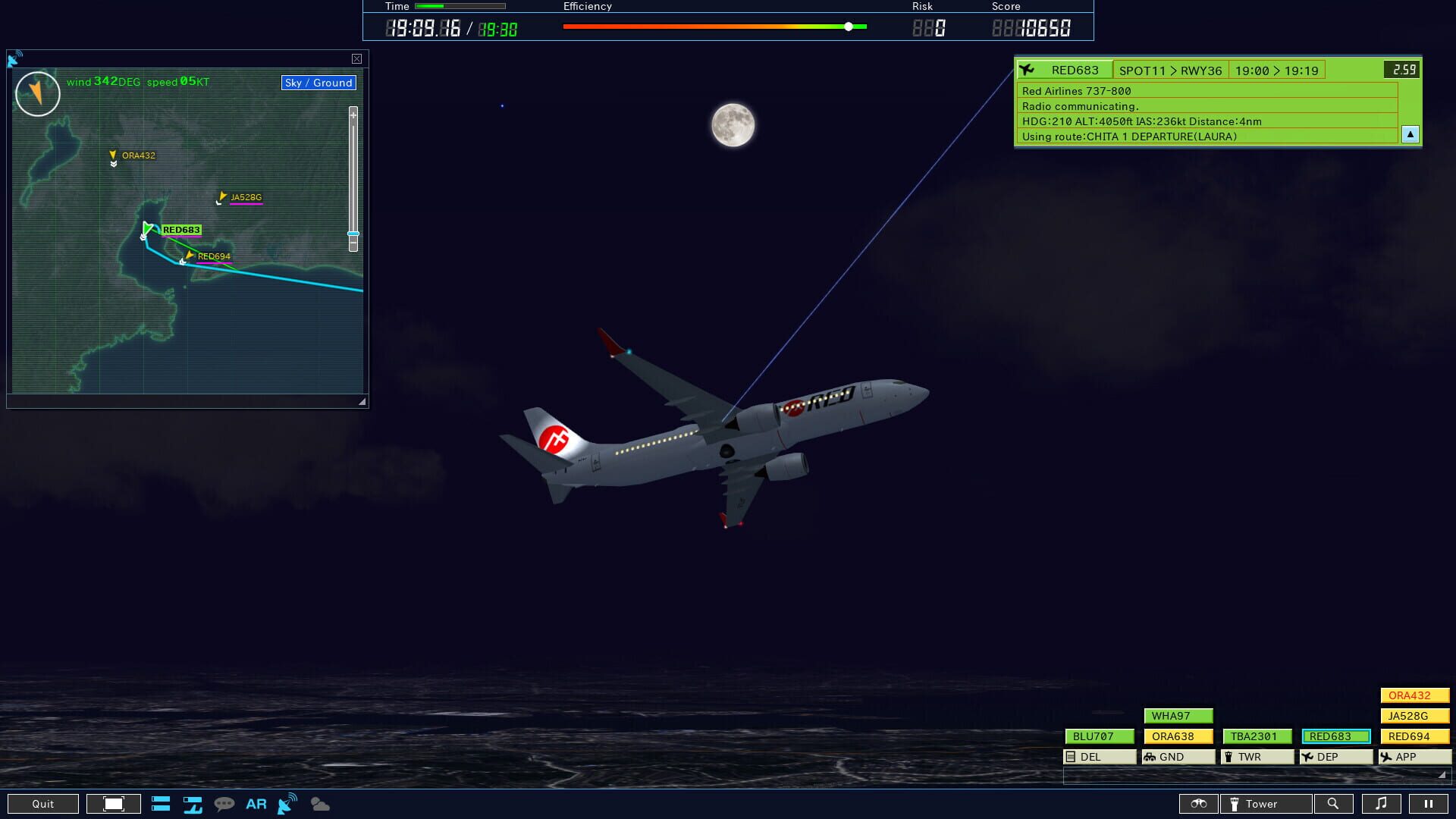Open the search magnifier icon
Image resolution: width=1456 pixels, height=819 pixels.
[1335, 804]
